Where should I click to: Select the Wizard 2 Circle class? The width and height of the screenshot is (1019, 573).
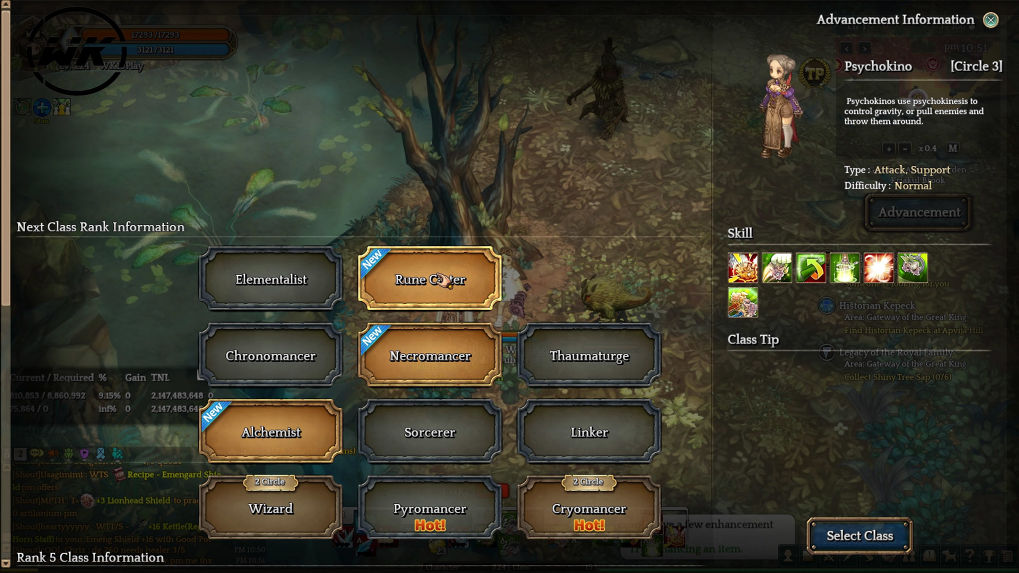271,508
